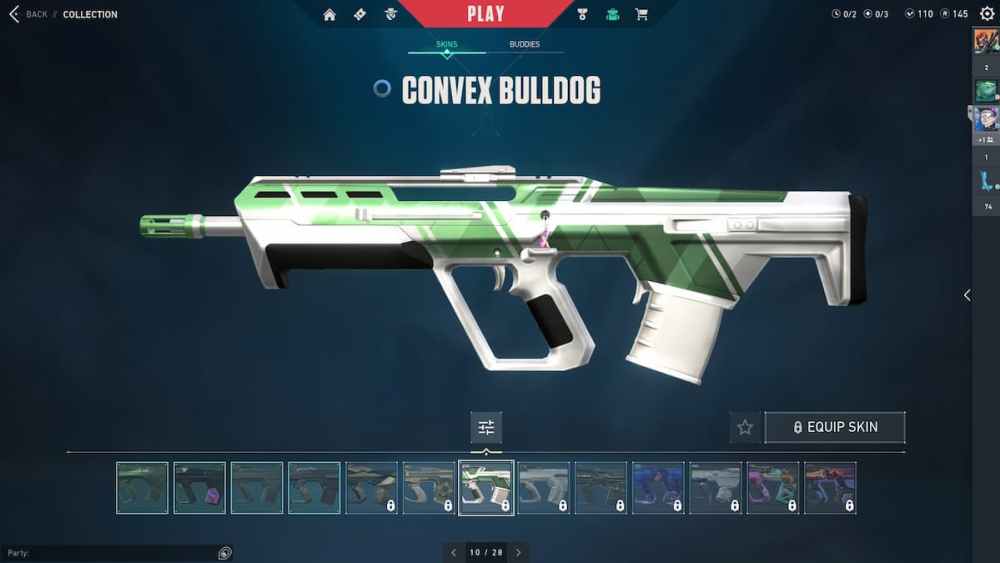The height and width of the screenshot is (563, 1000).
Task: Choose the Bulldog thumbnail with purple magazine
Action: pos(199,487)
